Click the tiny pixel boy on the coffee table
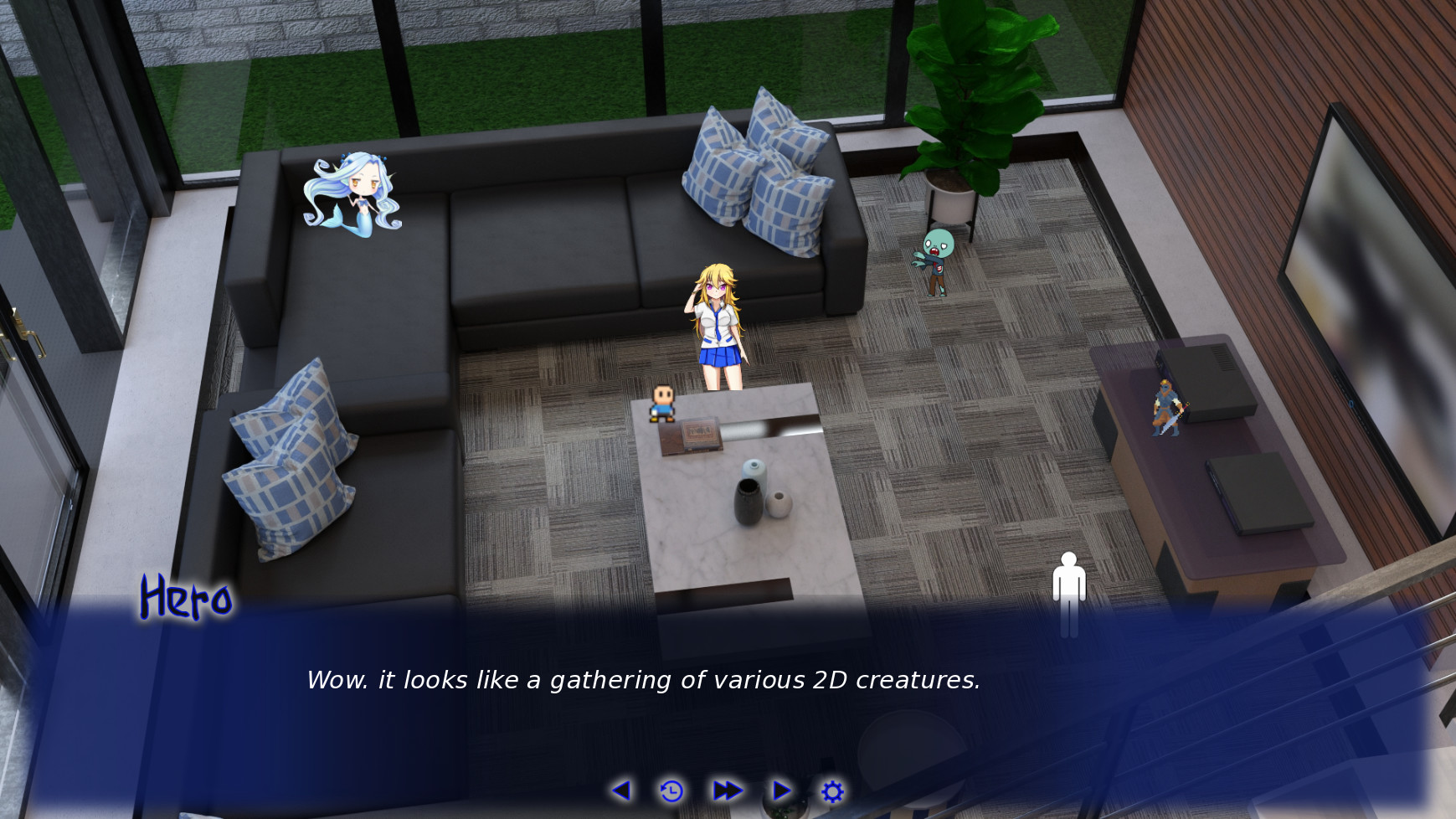This screenshot has height=819, width=1456. (x=661, y=404)
